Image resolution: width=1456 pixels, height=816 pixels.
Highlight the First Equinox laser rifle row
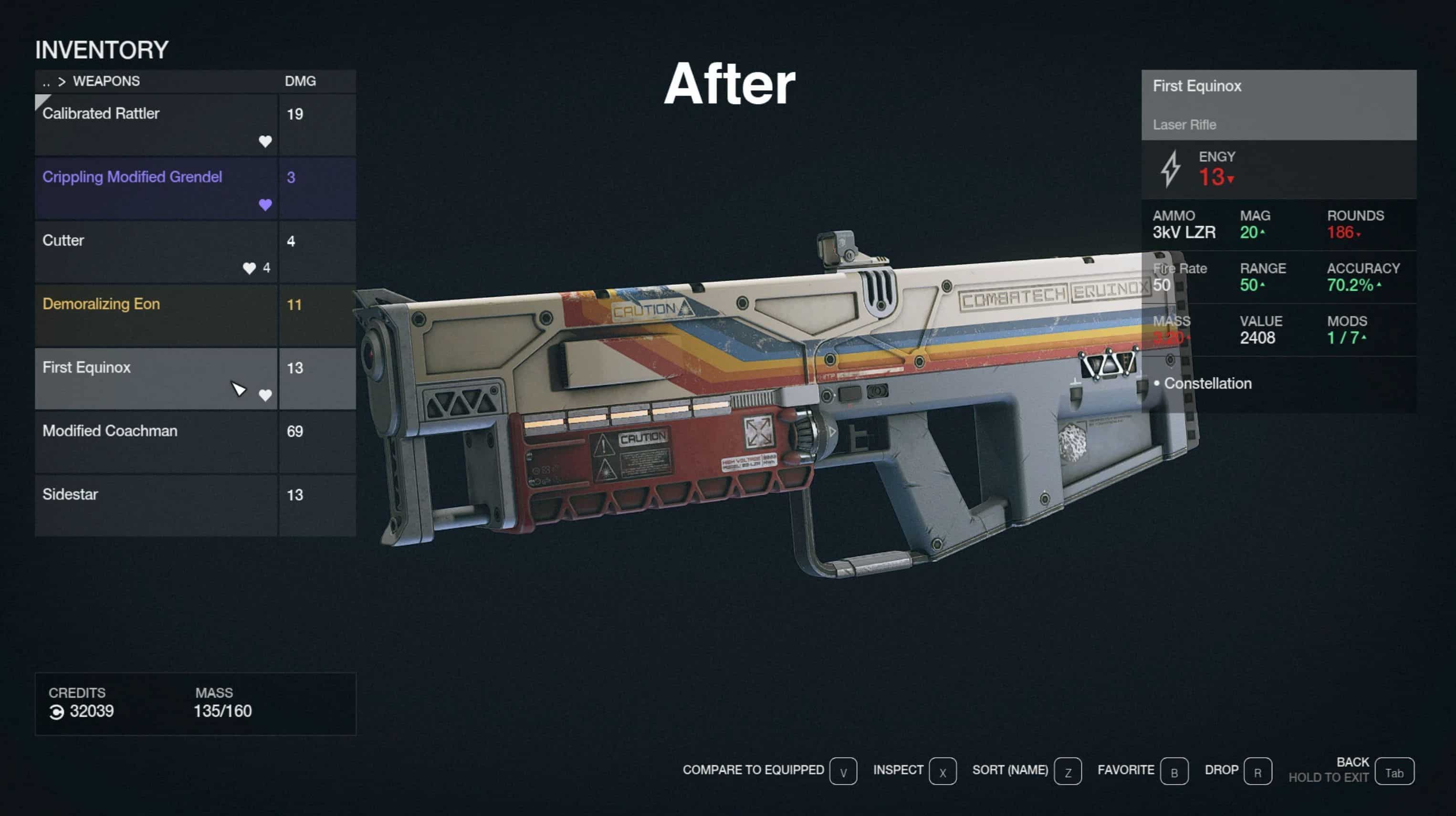[x=157, y=378]
